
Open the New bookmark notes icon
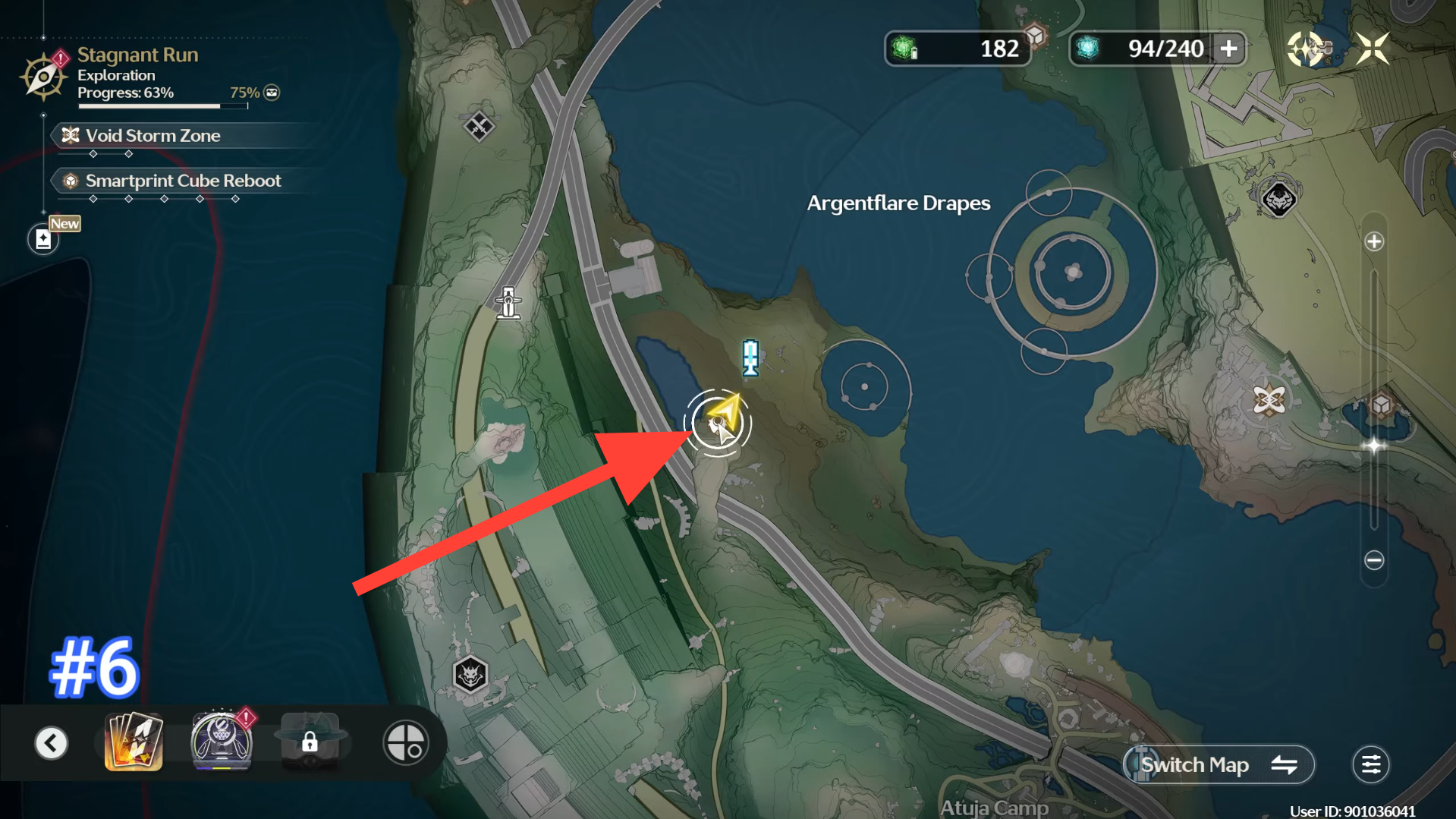tap(44, 240)
